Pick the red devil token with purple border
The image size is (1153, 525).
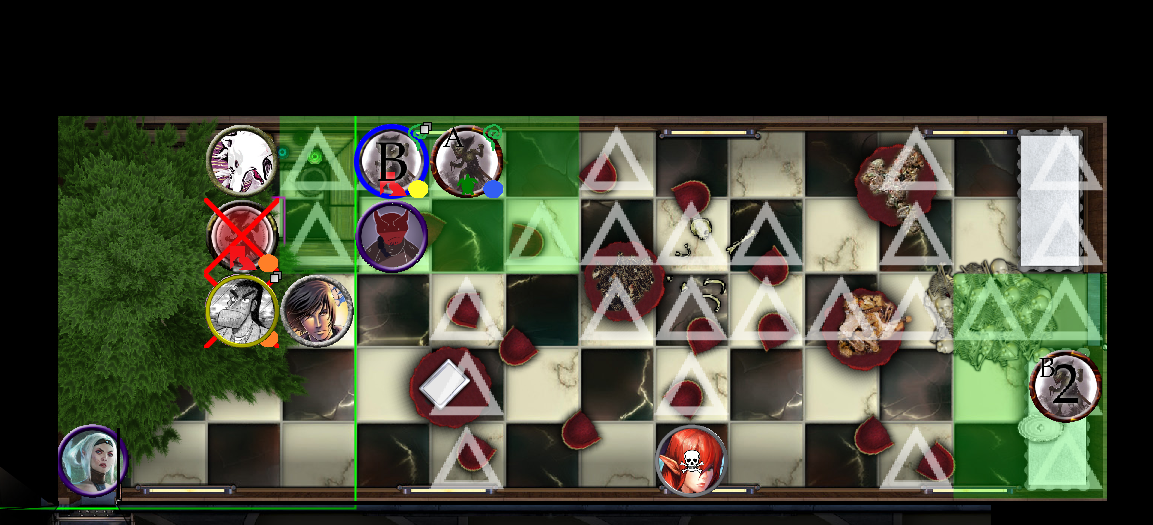point(392,237)
